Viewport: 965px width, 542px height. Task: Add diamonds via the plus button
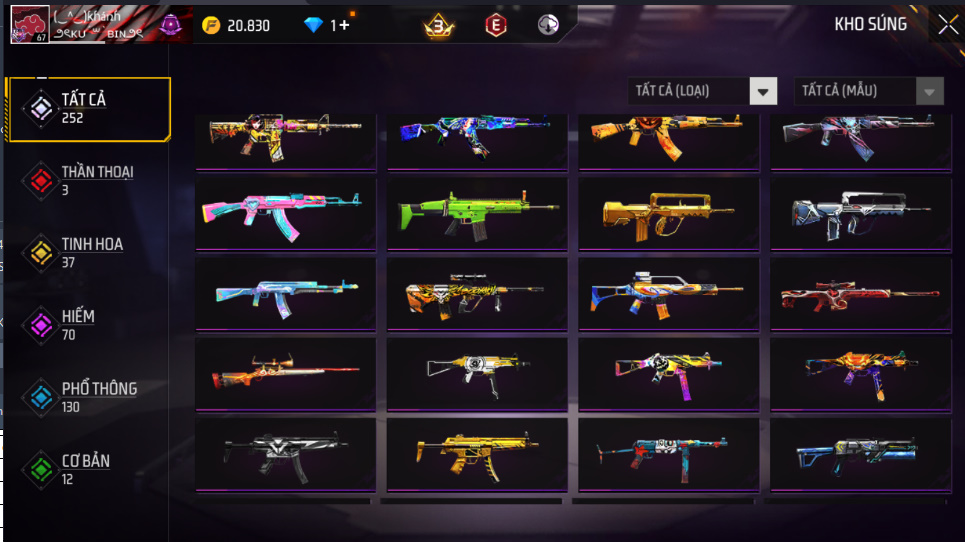click(344, 25)
